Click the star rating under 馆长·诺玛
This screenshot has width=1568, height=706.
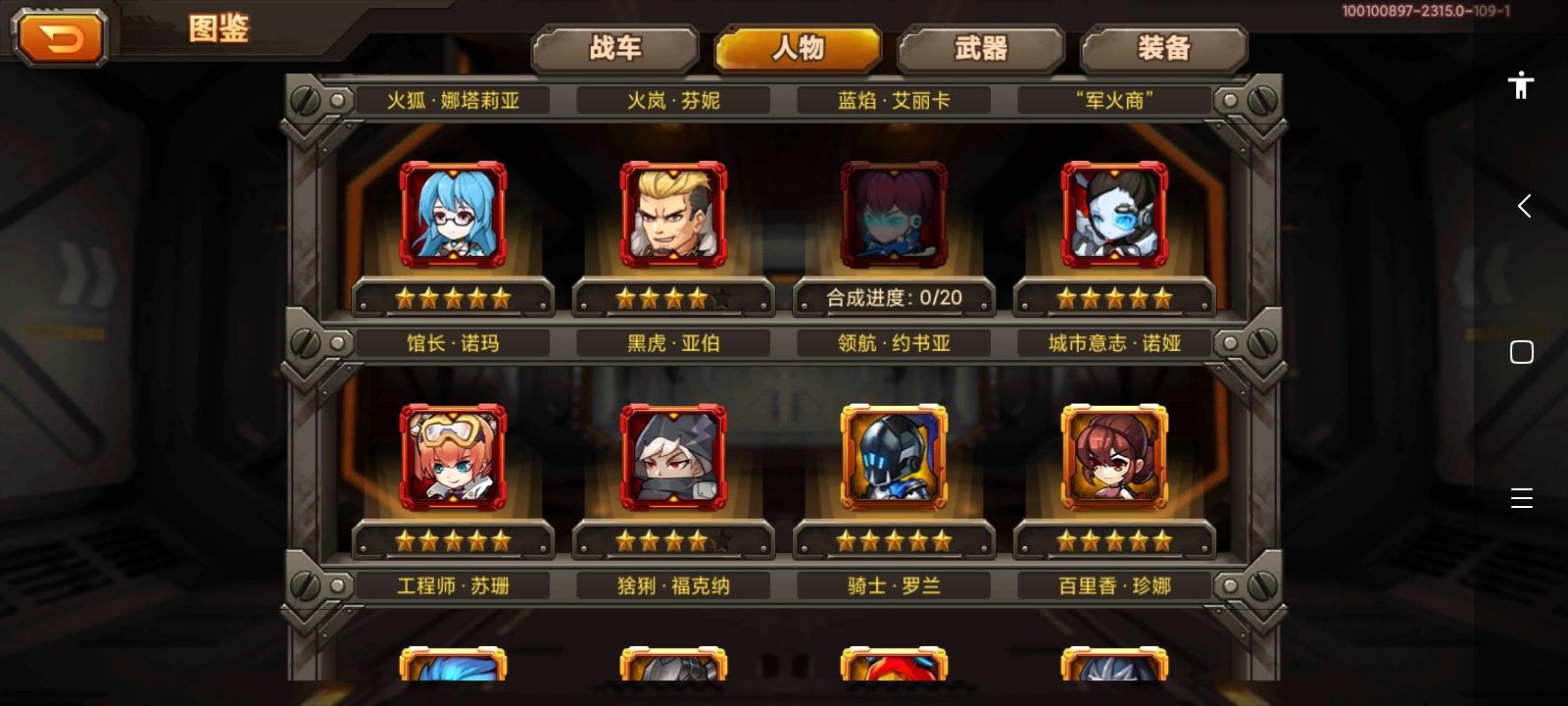(x=453, y=297)
